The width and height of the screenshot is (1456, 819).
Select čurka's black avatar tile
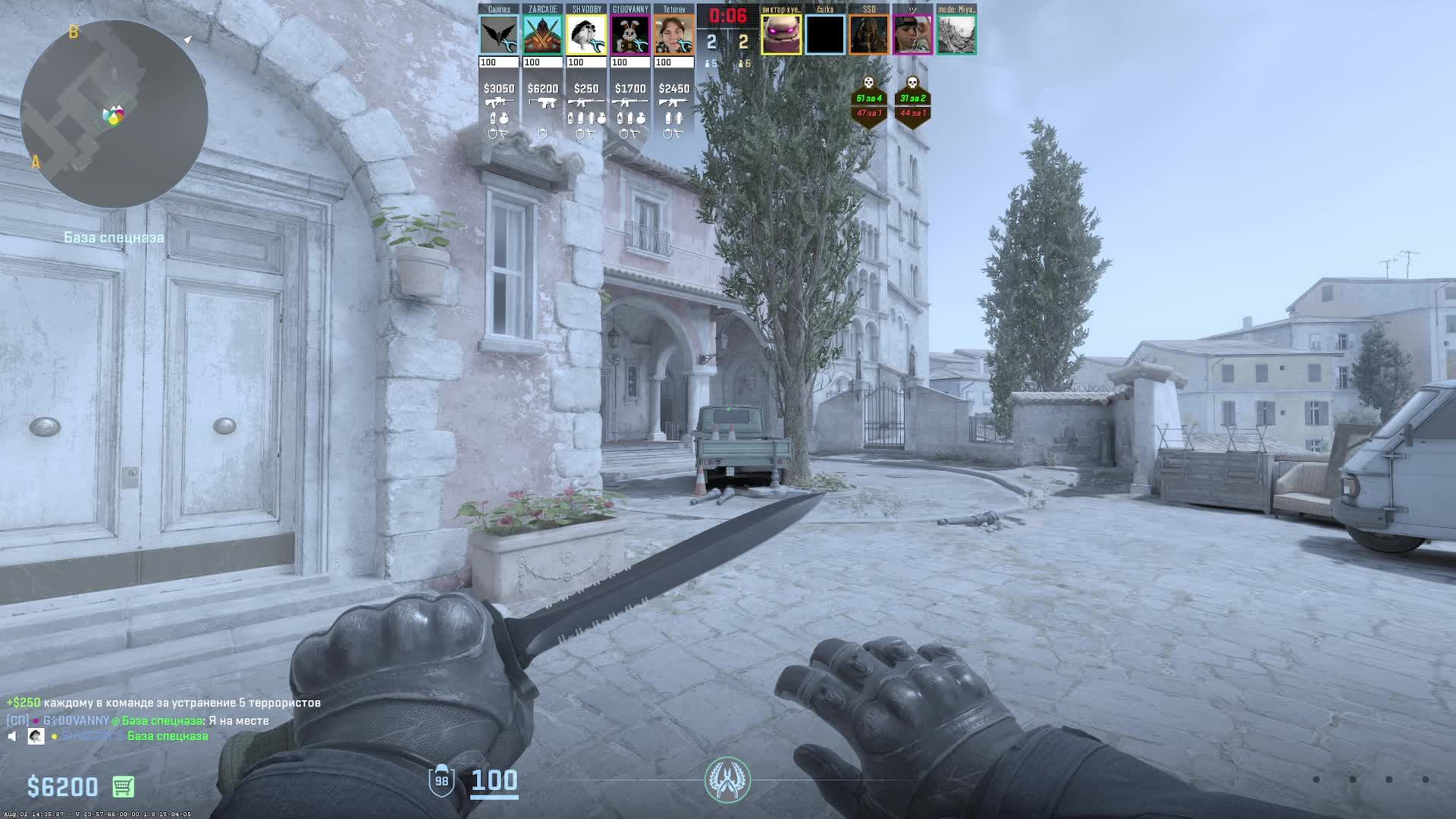825,35
